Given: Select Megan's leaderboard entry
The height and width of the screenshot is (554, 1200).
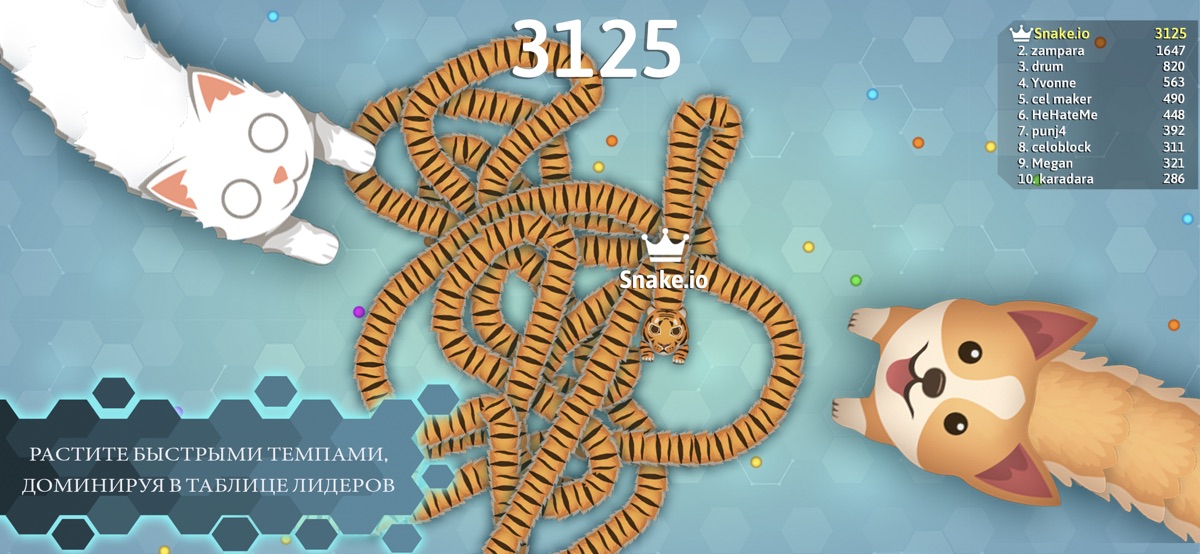Looking at the screenshot, I should (1100, 163).
